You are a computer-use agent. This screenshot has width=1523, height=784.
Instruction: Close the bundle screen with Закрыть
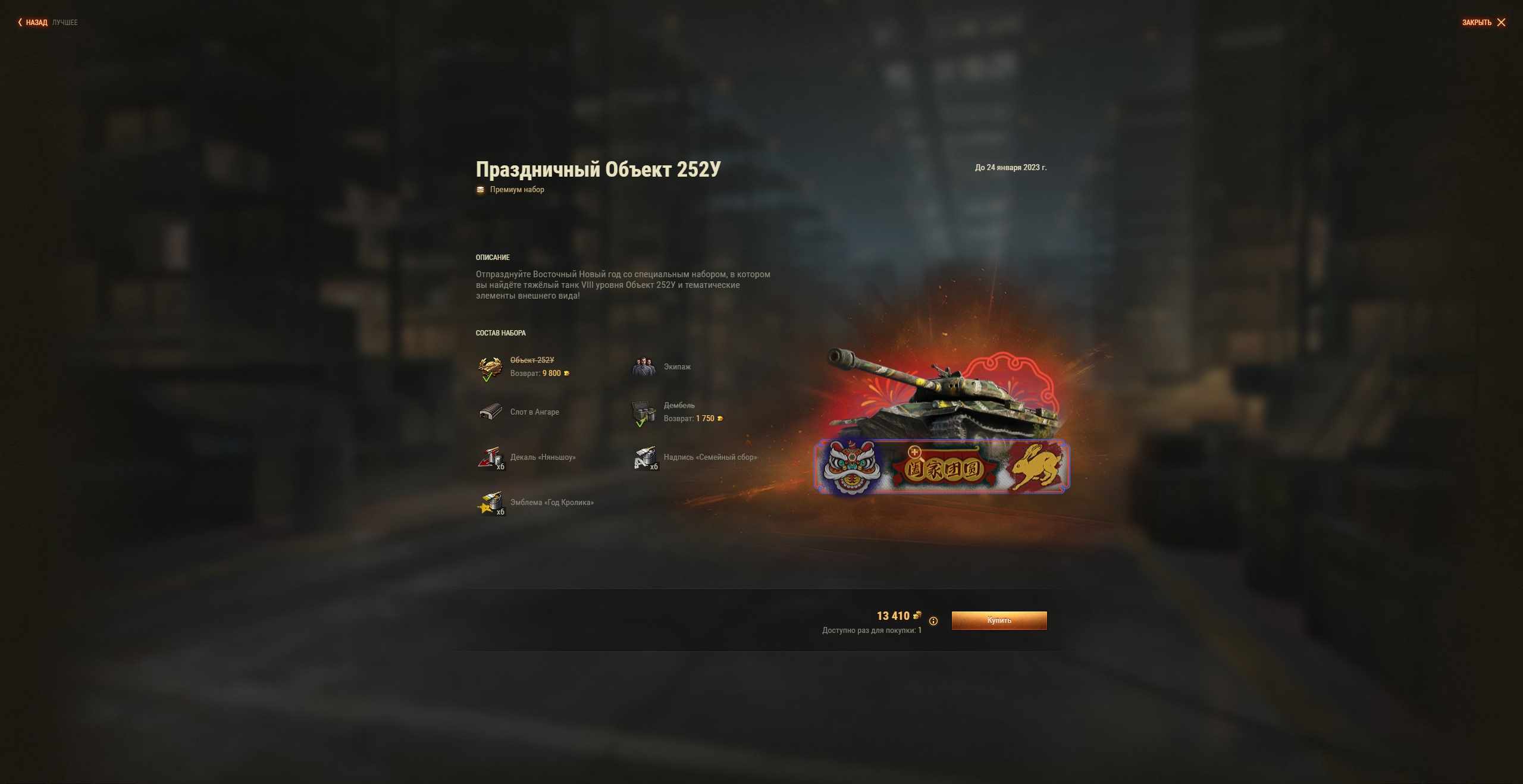click(x=1484, y=23)
